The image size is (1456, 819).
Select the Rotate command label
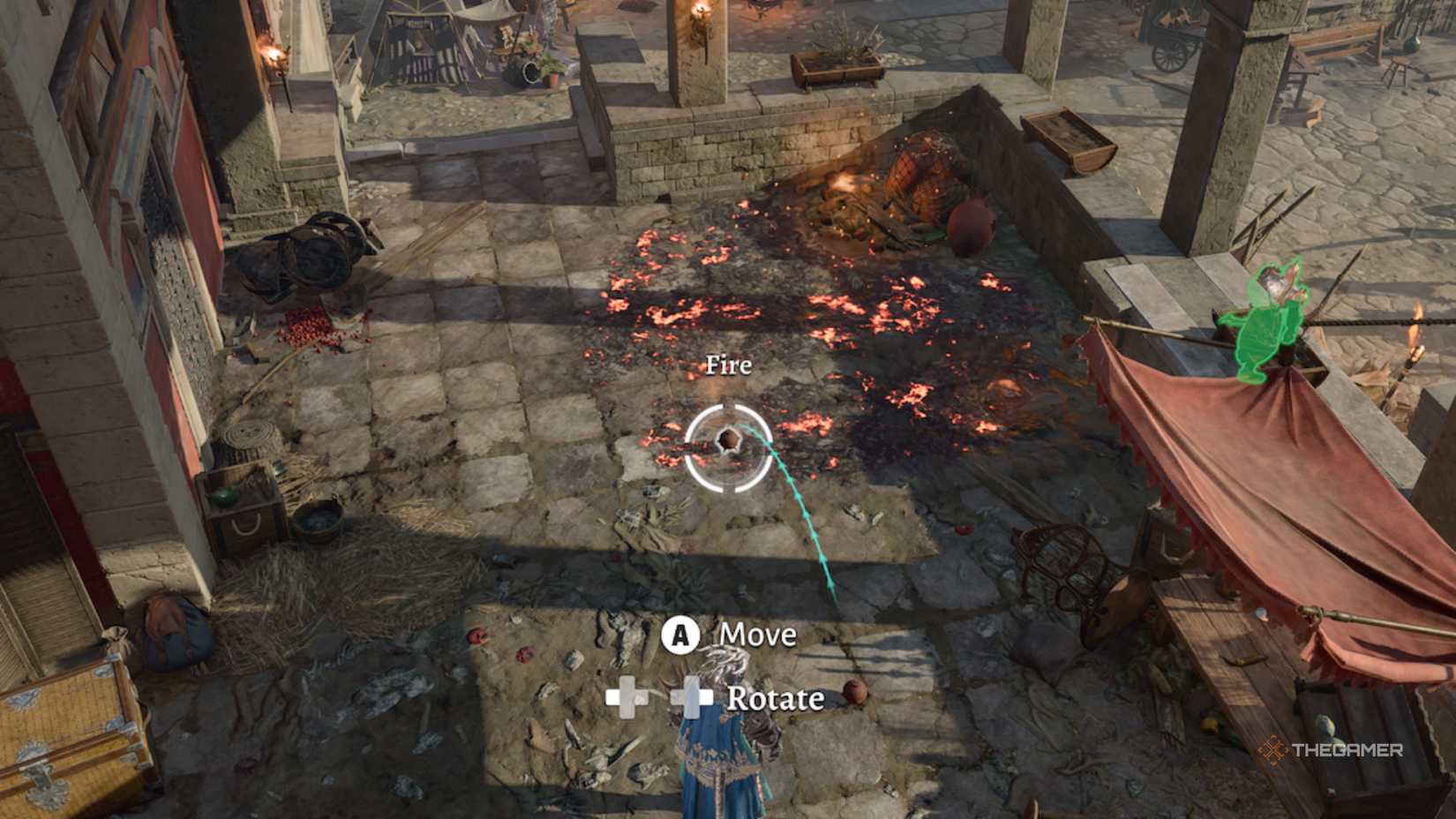coord(775,701)
